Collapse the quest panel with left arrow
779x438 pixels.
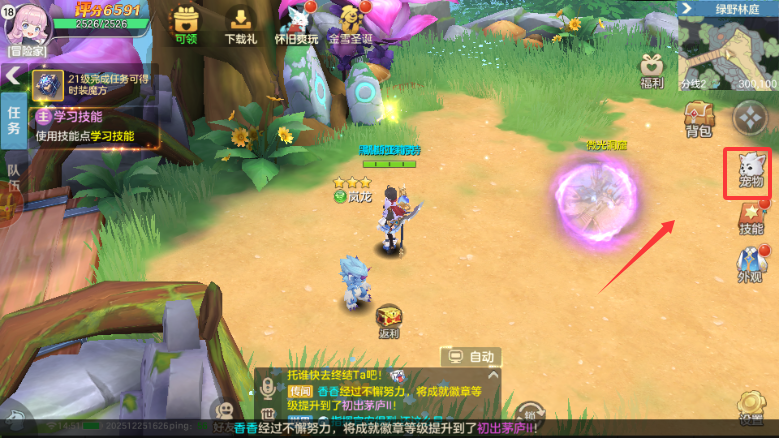click(13, 75)
